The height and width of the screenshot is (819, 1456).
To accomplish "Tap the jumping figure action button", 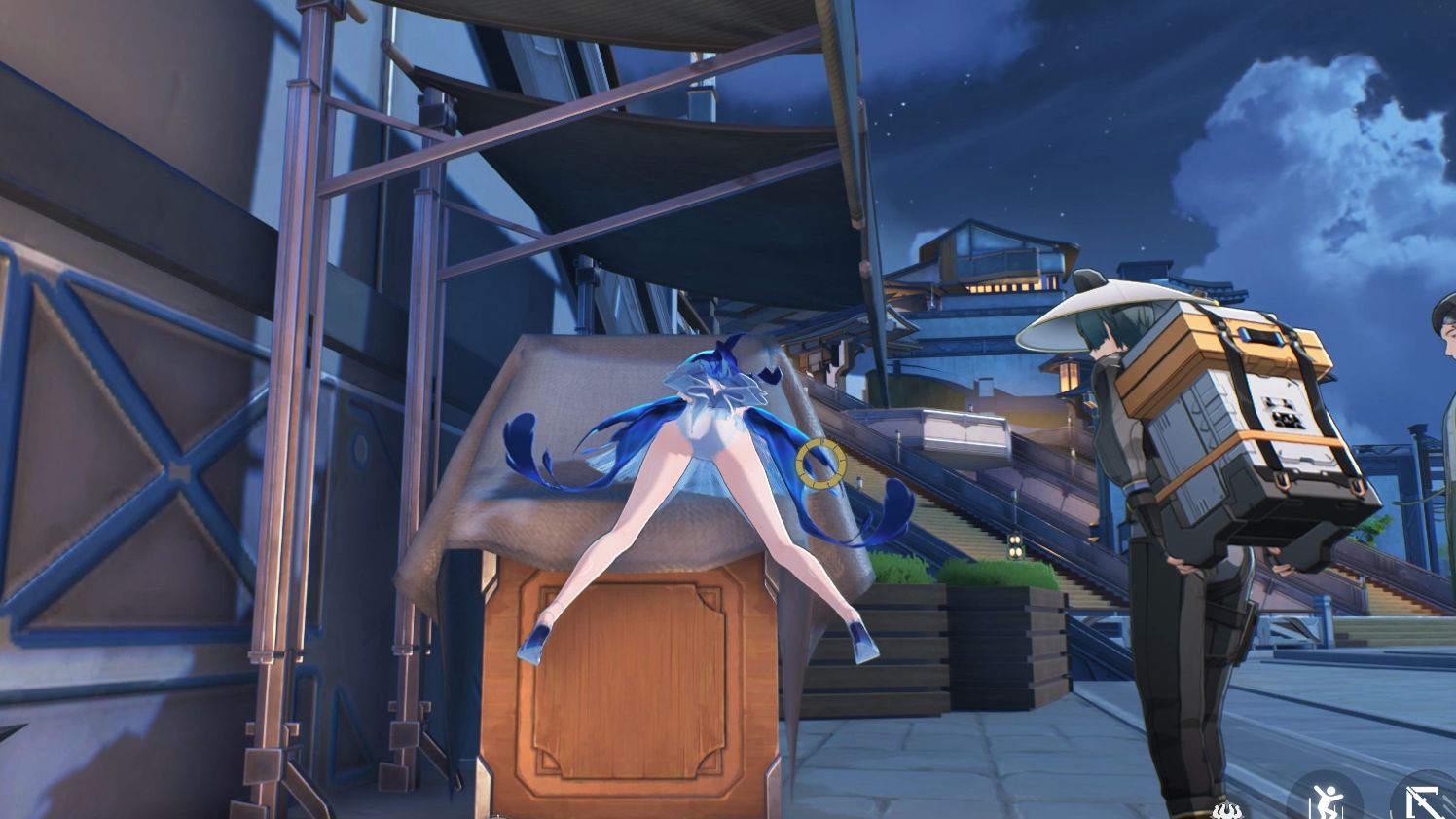I will click(1326, 797).
